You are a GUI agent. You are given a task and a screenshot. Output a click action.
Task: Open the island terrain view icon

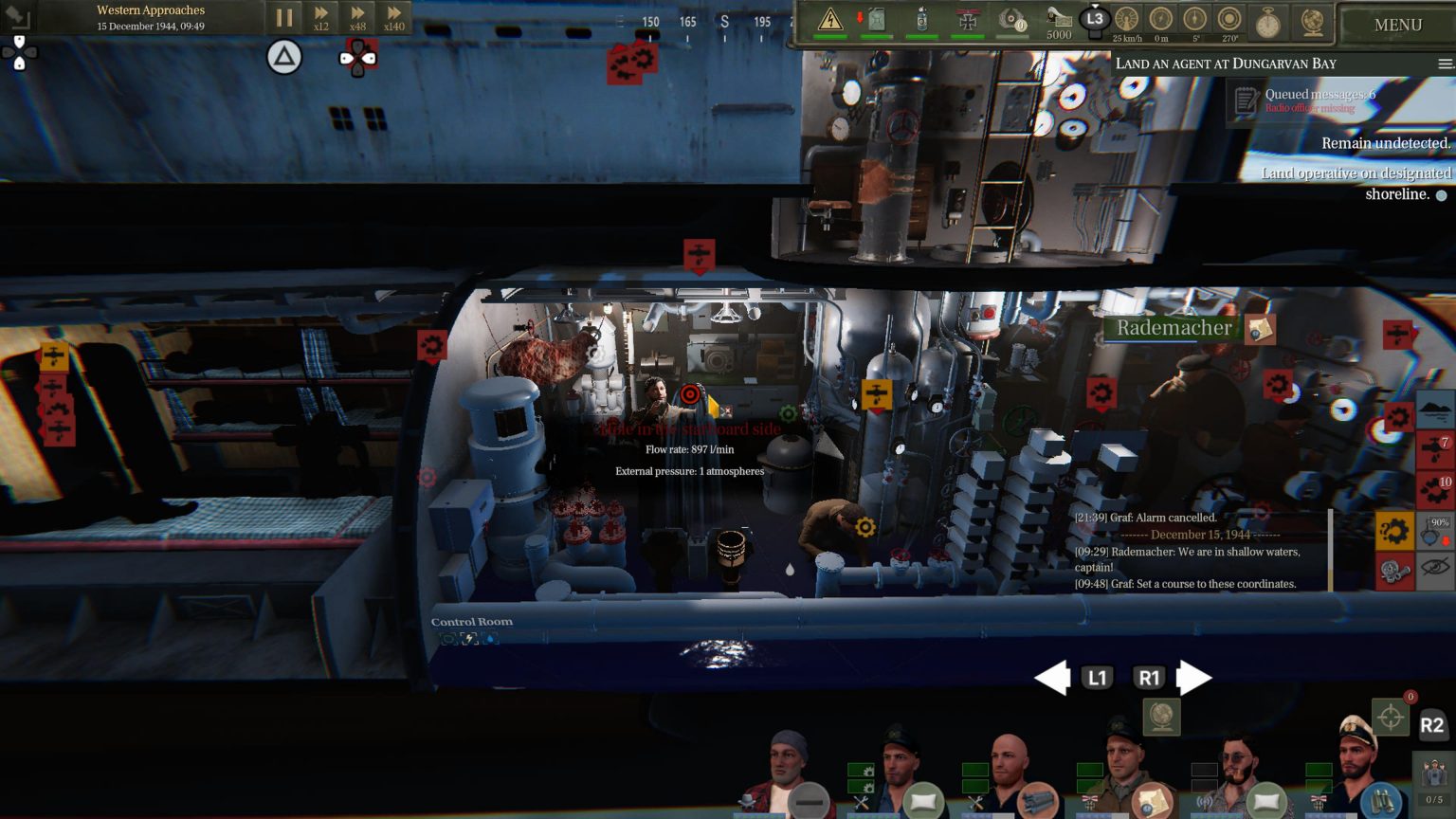(1434, 409)
